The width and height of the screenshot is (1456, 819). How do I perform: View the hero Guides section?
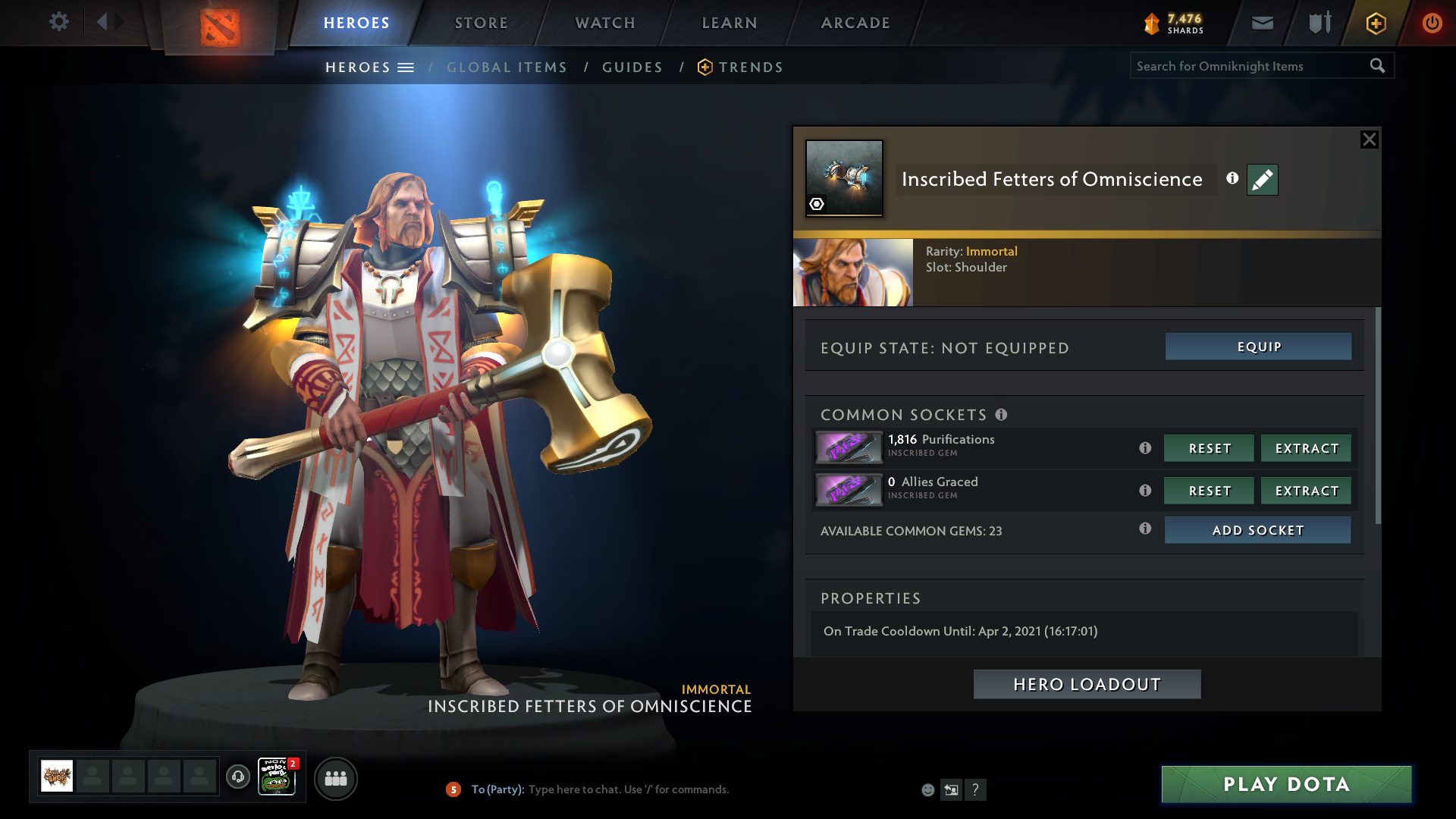632,67
